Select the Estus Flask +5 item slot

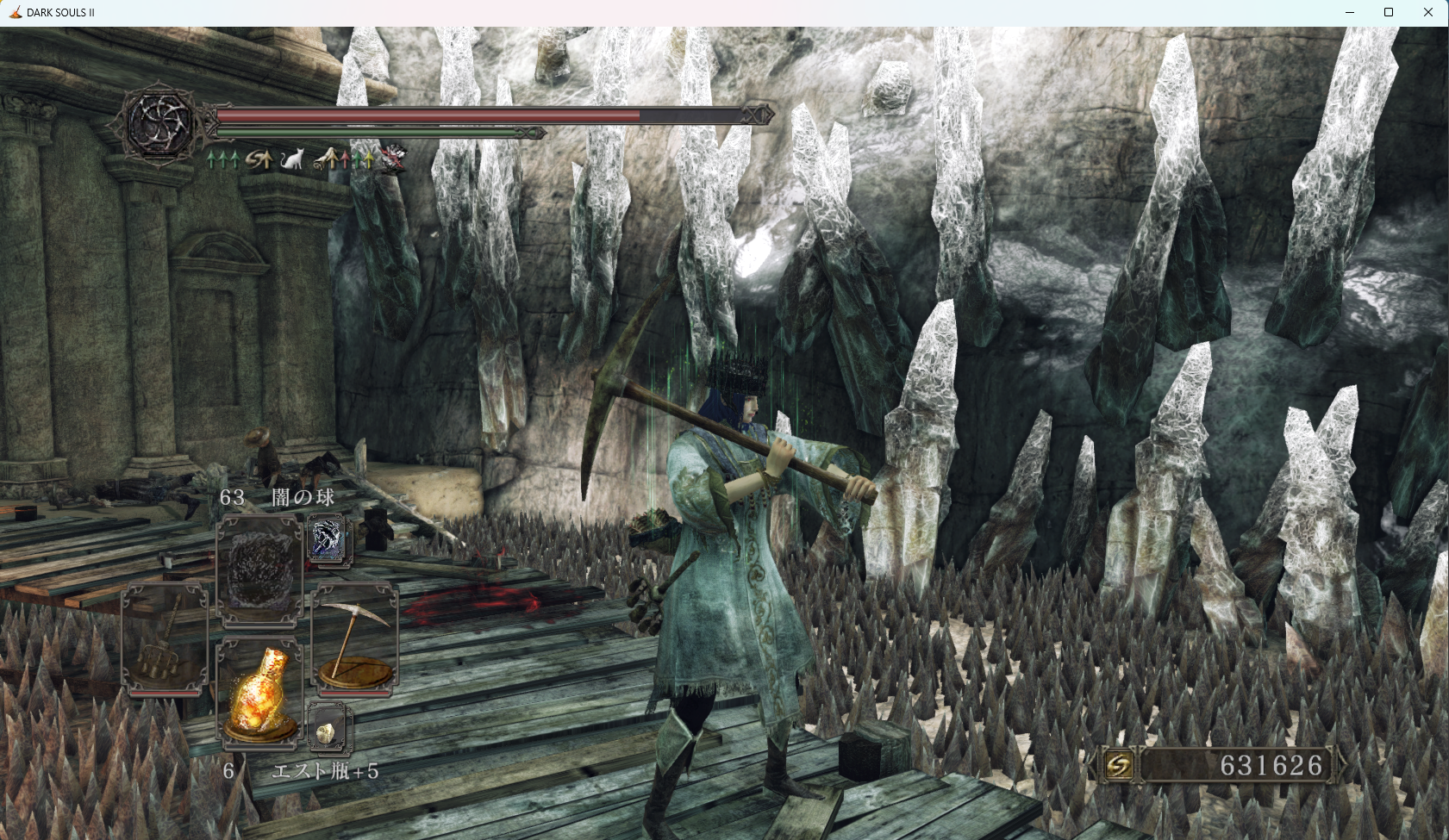[259, 694]
